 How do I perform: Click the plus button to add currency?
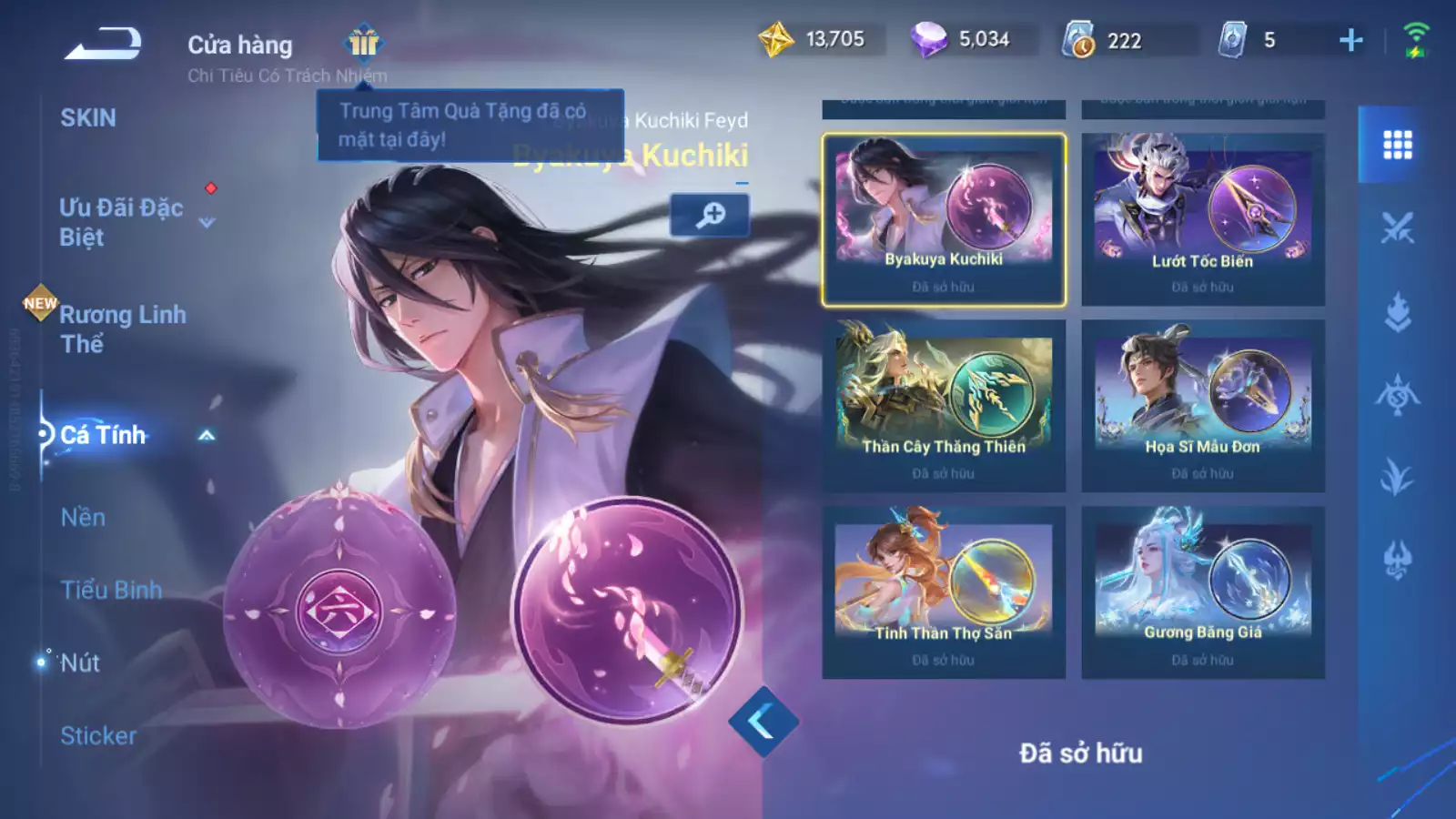coord(1351,38)
